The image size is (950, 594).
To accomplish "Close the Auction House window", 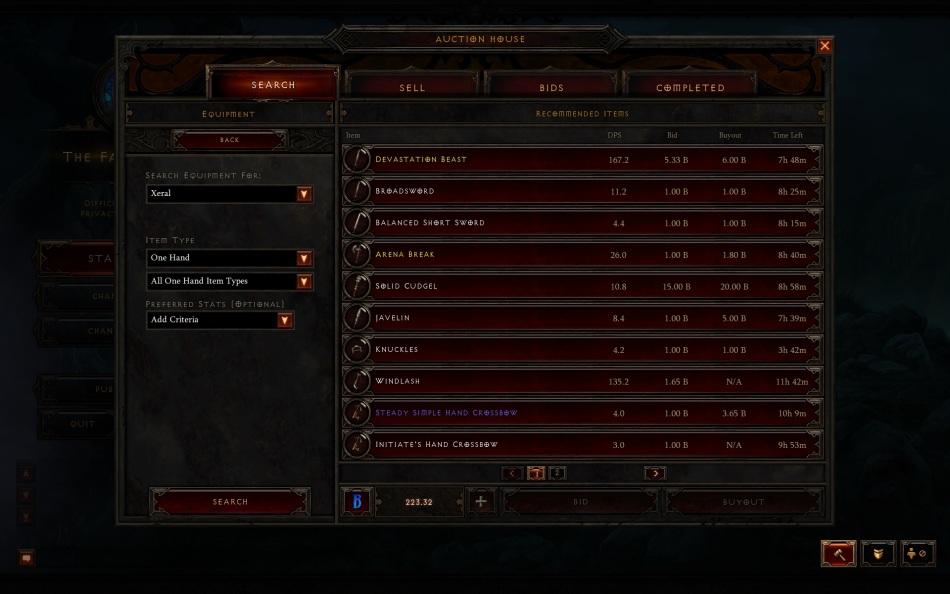I will [x=824, y=46].
